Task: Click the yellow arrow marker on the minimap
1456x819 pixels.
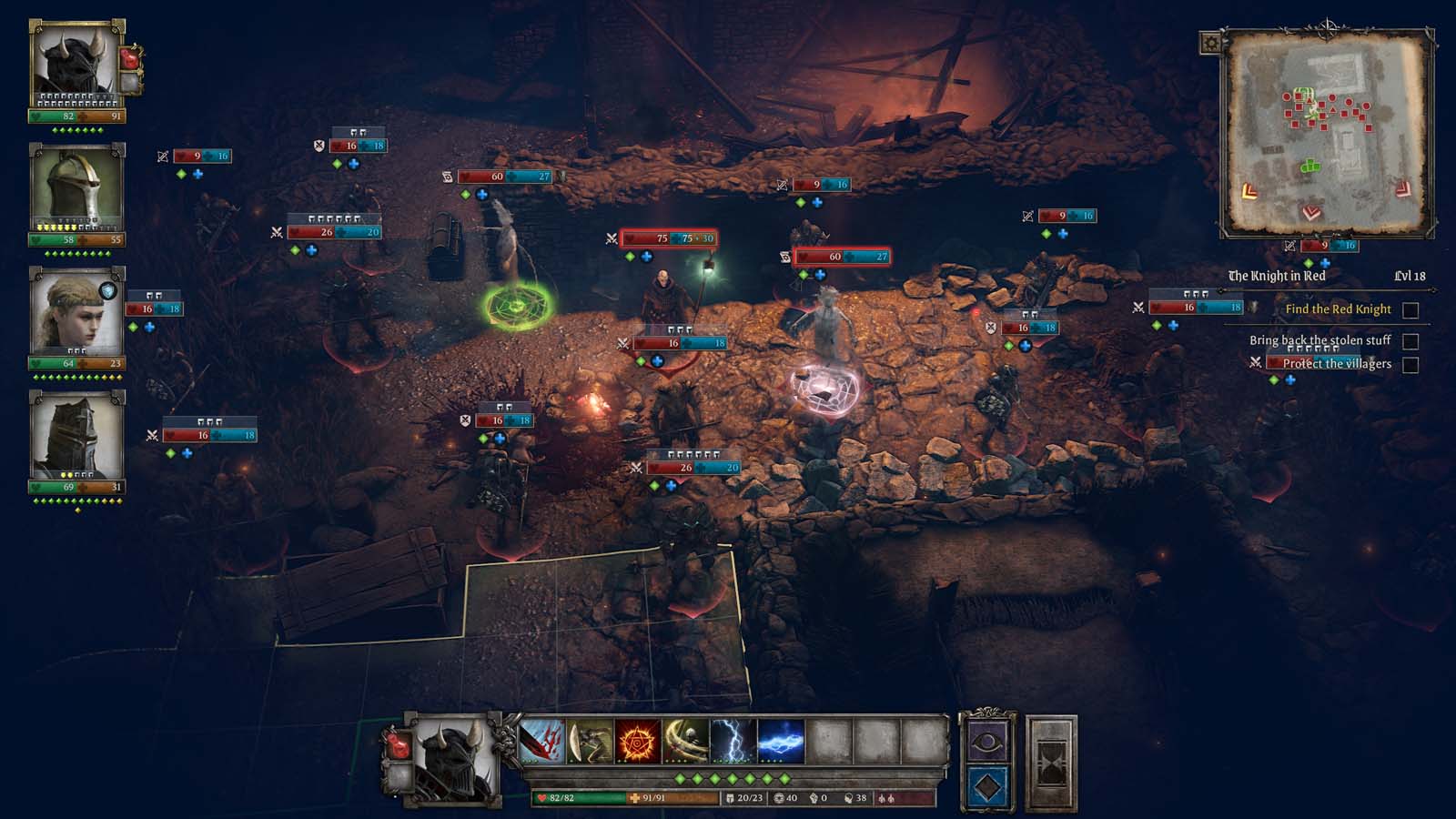Action: click(x=1249, y=191)
